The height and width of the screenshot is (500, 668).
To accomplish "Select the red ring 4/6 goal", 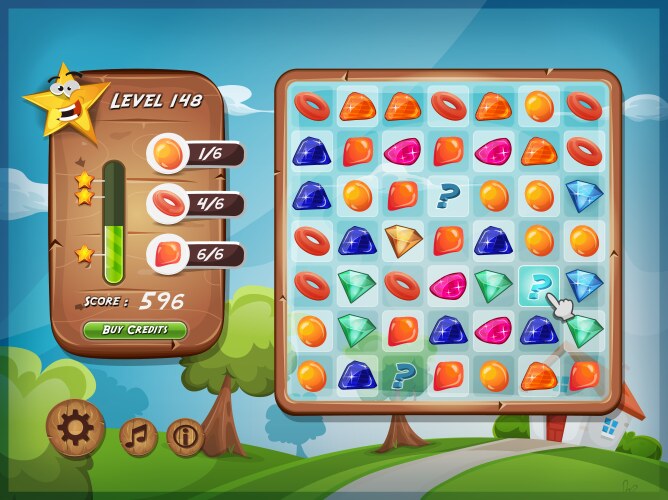I will pyautogui.click(x=196, y=204).
